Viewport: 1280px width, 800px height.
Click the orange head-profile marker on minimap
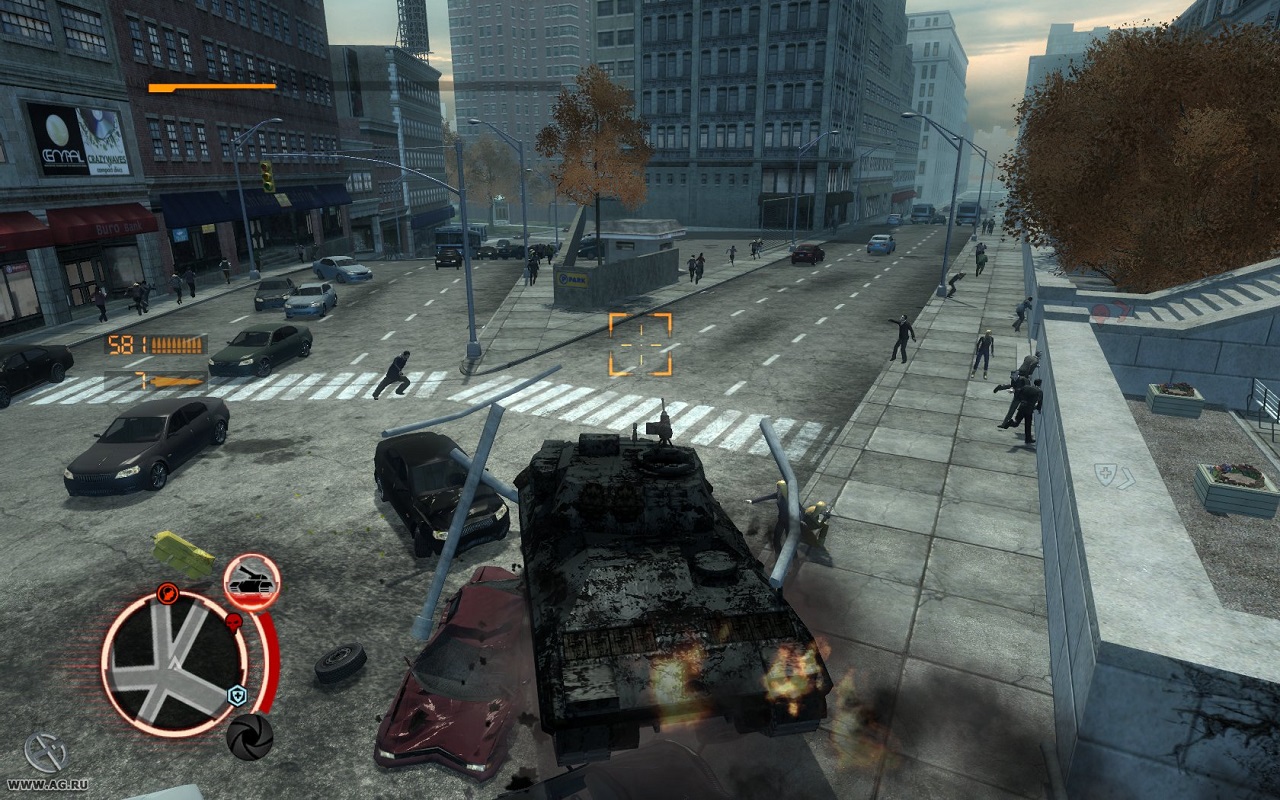167,592
